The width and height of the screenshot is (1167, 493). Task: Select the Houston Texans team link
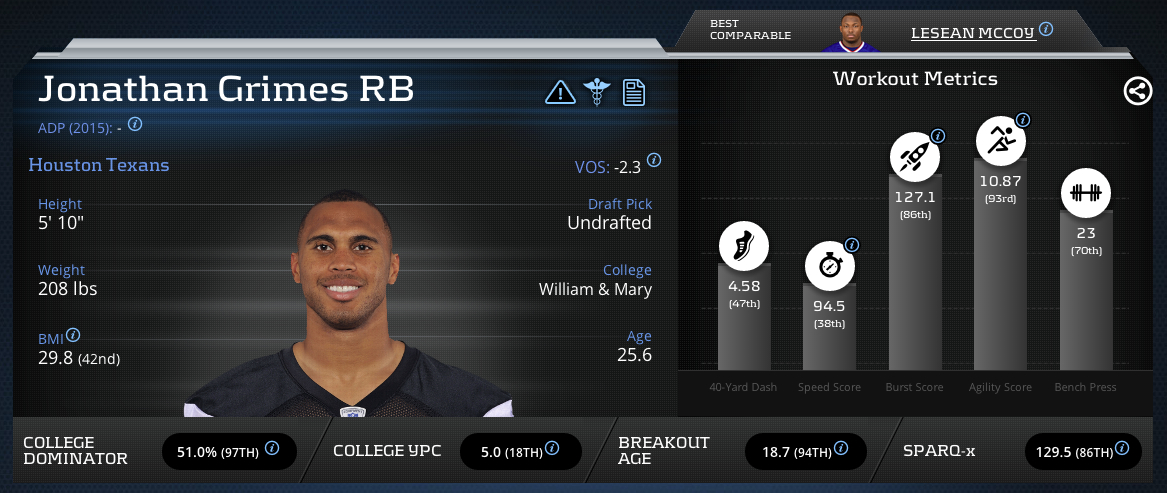pos(99,165)
